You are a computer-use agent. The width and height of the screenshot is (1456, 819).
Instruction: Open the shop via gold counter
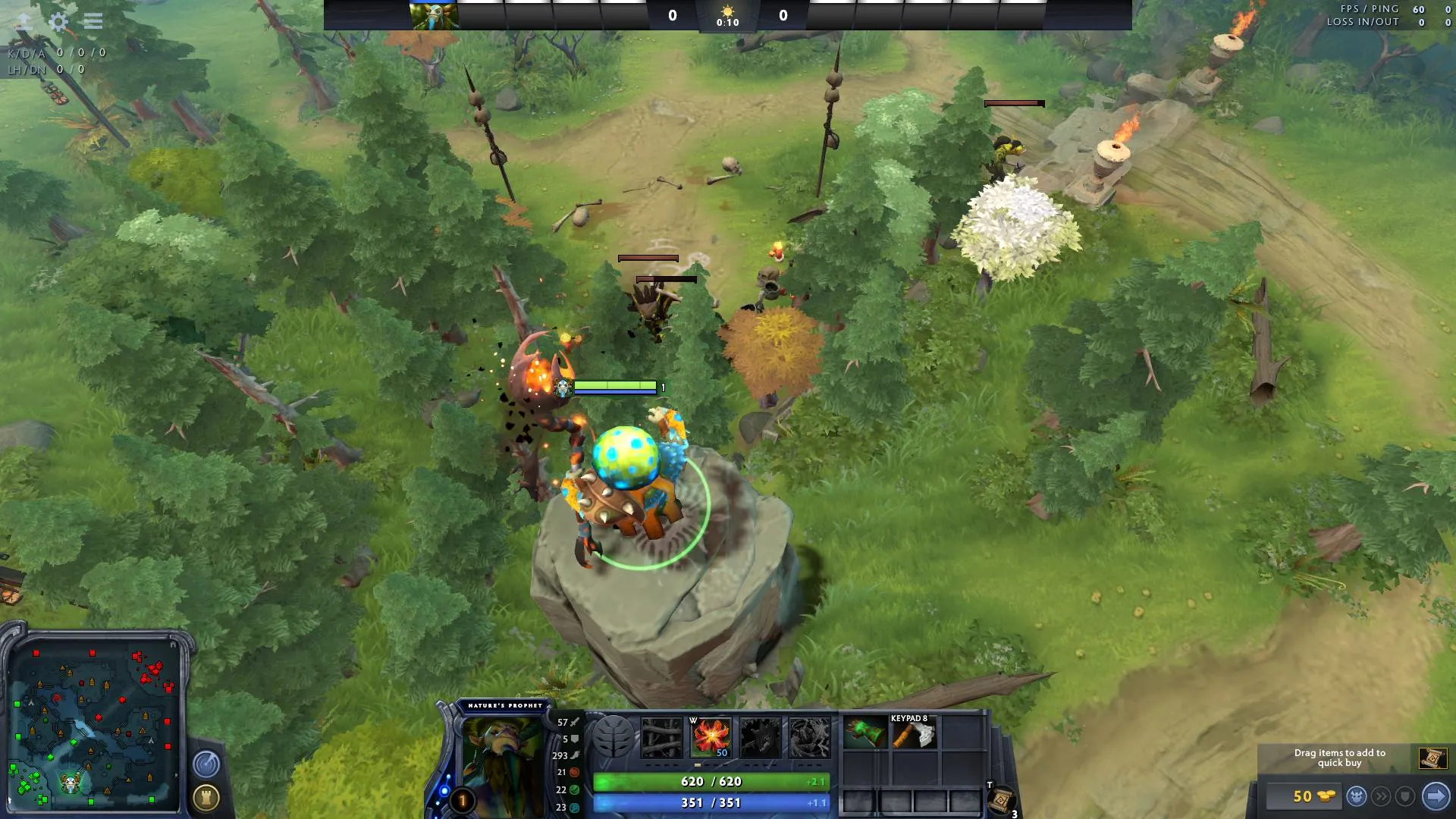coord(1303,796)
